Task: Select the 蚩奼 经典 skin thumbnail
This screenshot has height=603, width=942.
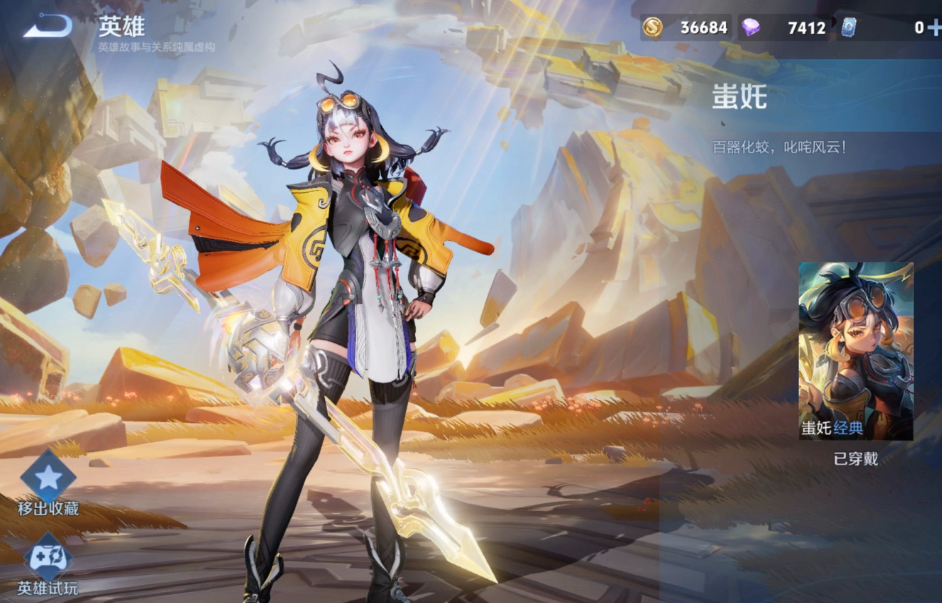Action: click(x=855, y=351)
